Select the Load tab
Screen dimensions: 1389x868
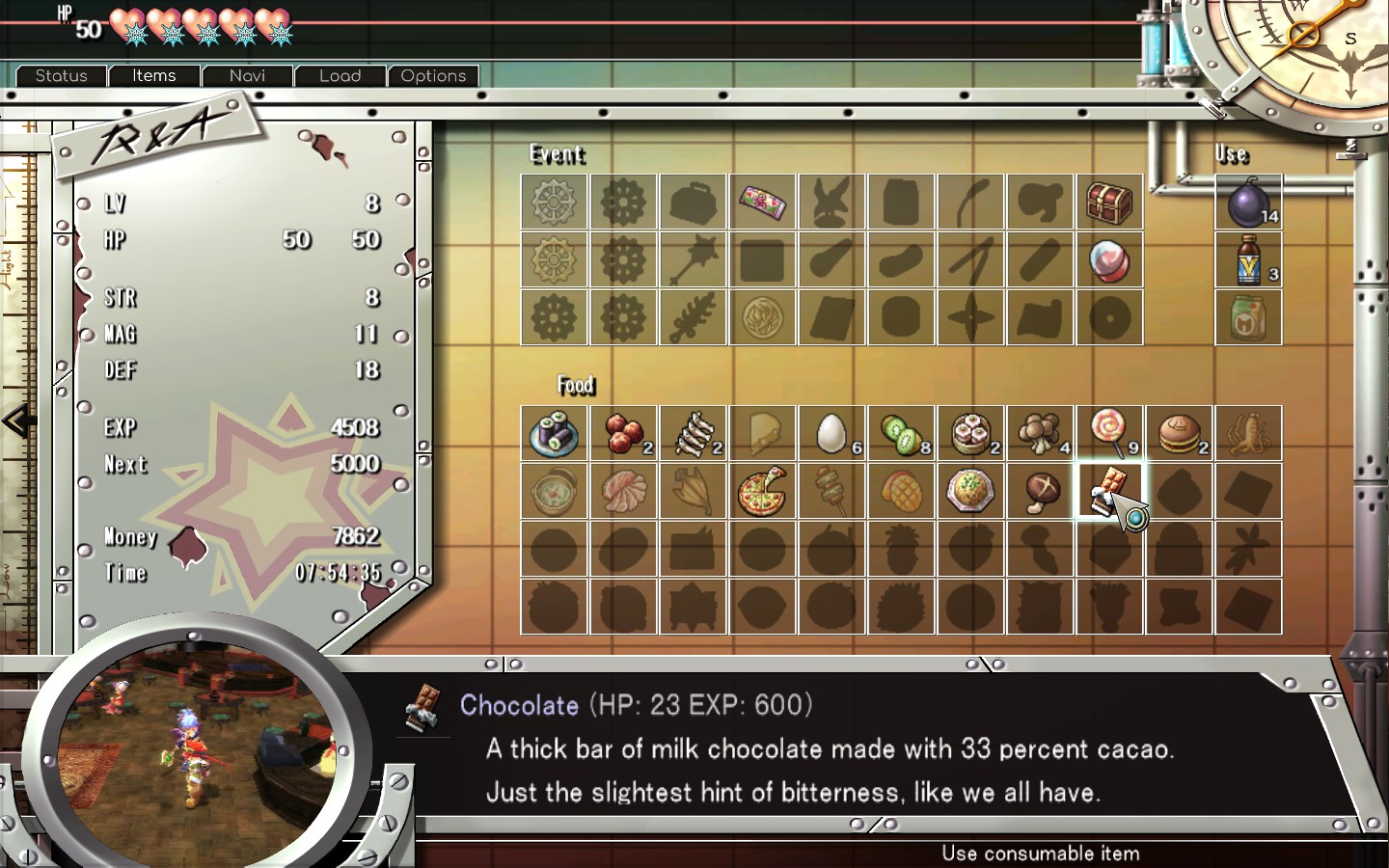click(340, 76)
